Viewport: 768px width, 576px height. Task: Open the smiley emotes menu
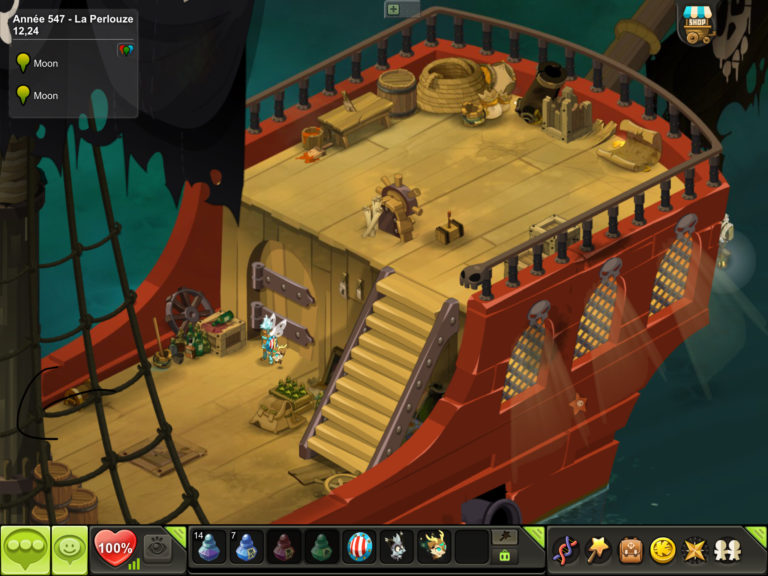[69, 548]
